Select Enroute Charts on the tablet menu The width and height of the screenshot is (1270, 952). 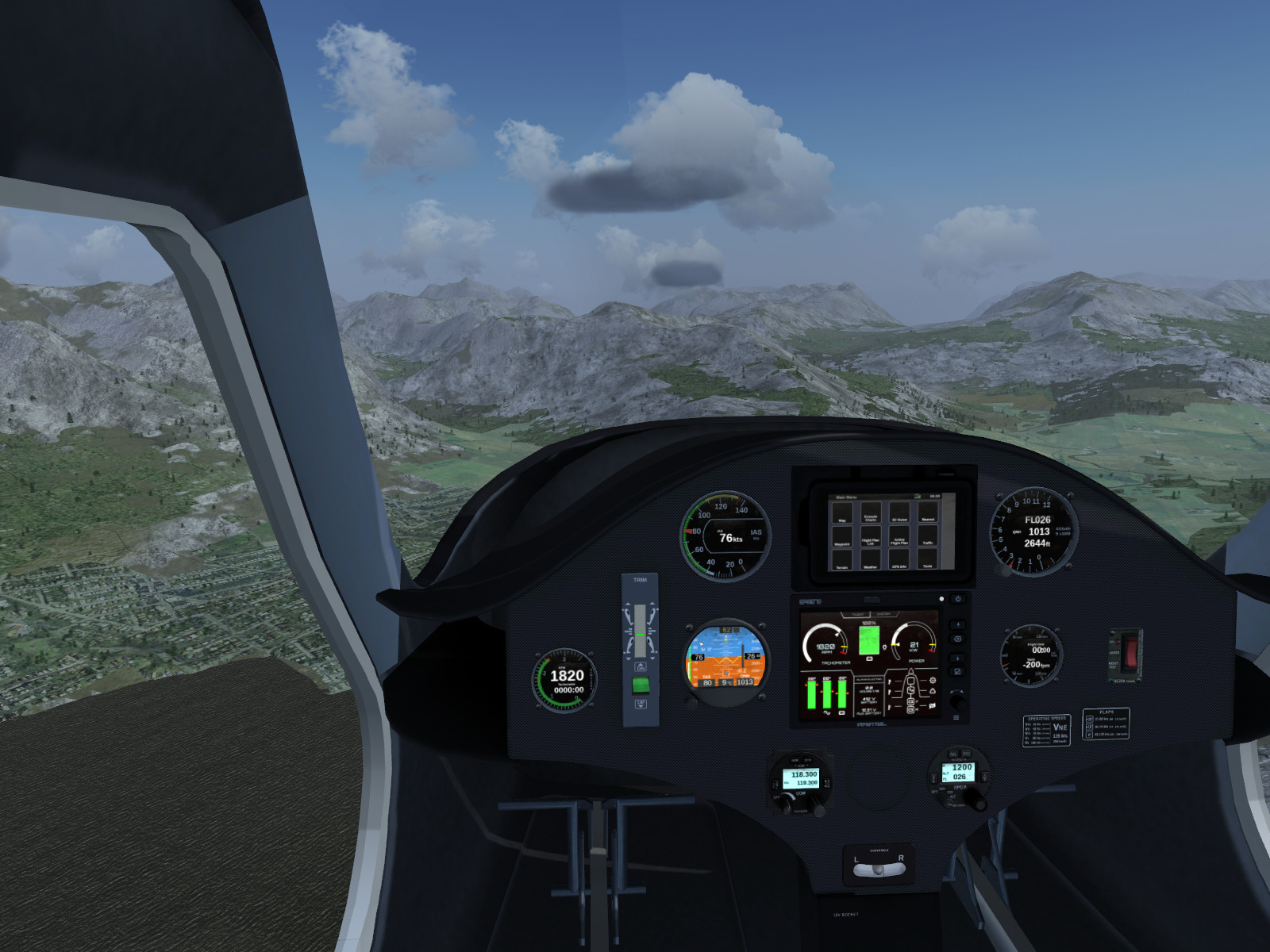(871, 513)
